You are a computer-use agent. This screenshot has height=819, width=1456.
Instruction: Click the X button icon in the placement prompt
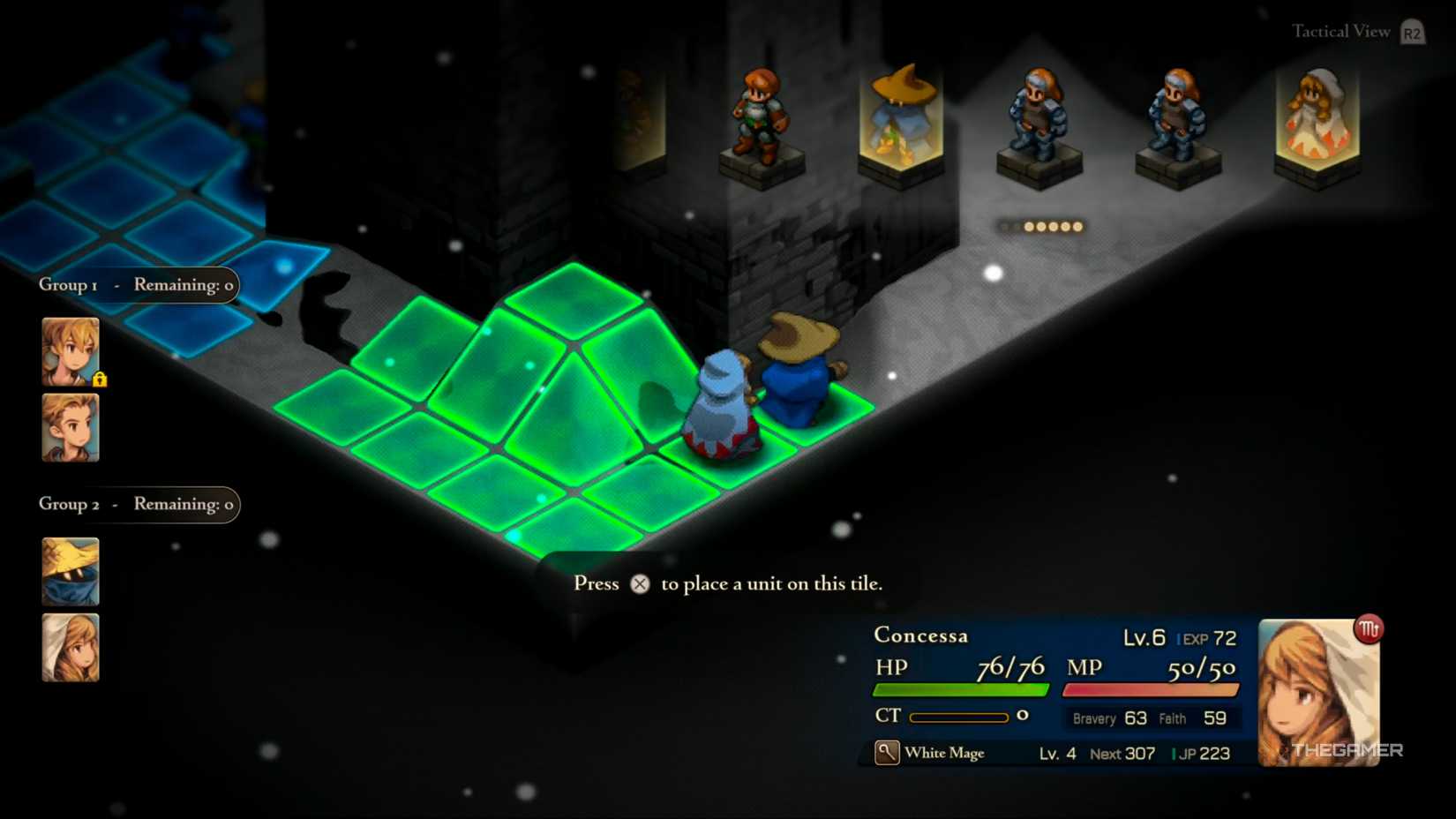pos(640,583)
